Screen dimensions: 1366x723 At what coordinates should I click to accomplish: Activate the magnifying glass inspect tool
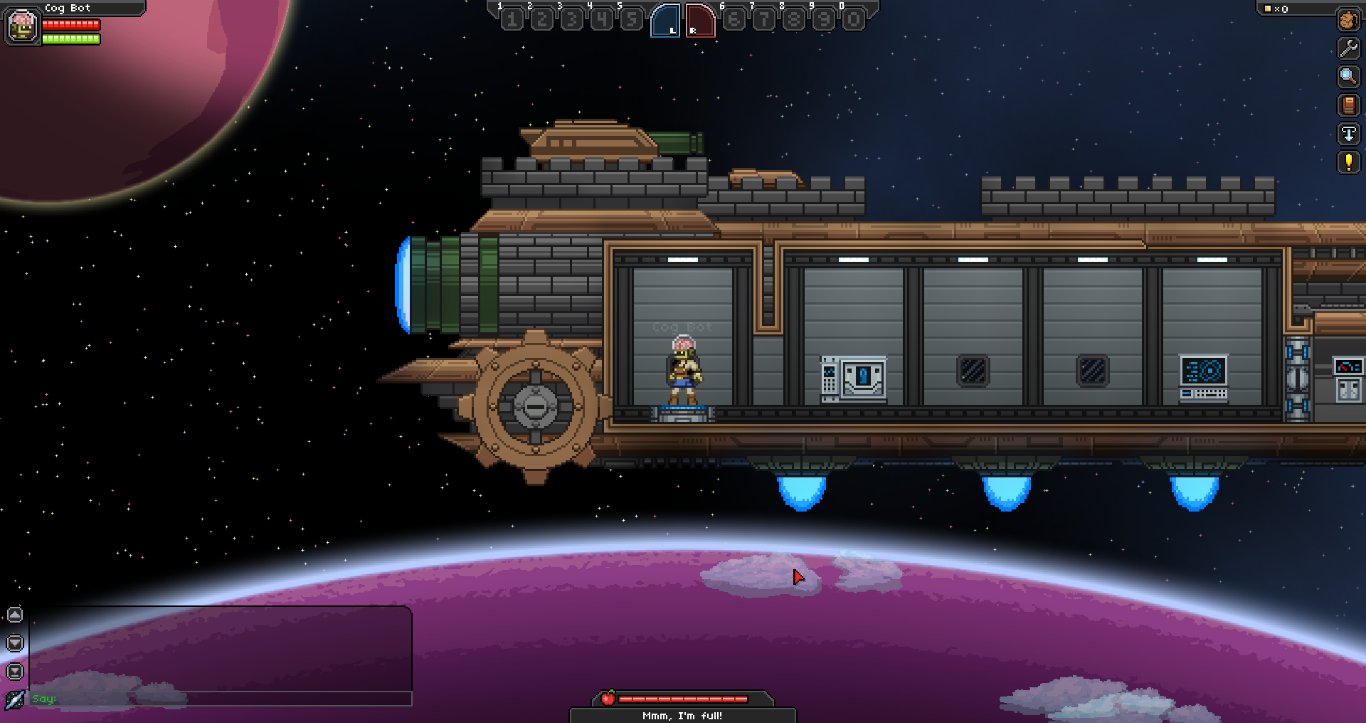click(x=1348, y=76)
